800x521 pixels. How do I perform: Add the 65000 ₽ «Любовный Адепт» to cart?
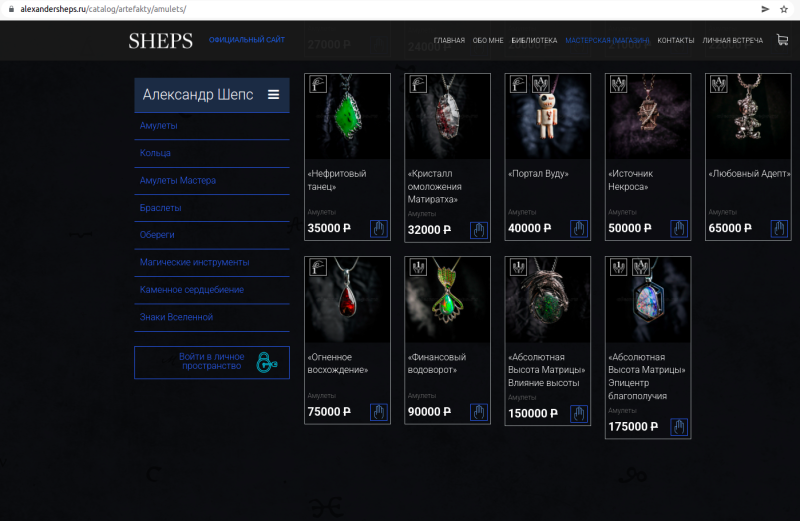click(x=779, y=228)
